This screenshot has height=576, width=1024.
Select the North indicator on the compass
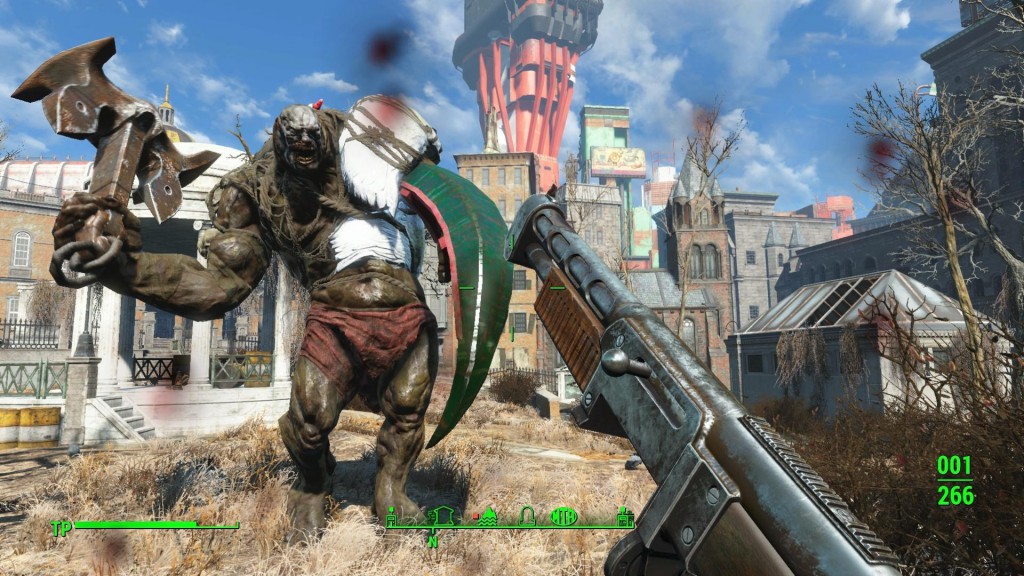click(x=433, y=541)
